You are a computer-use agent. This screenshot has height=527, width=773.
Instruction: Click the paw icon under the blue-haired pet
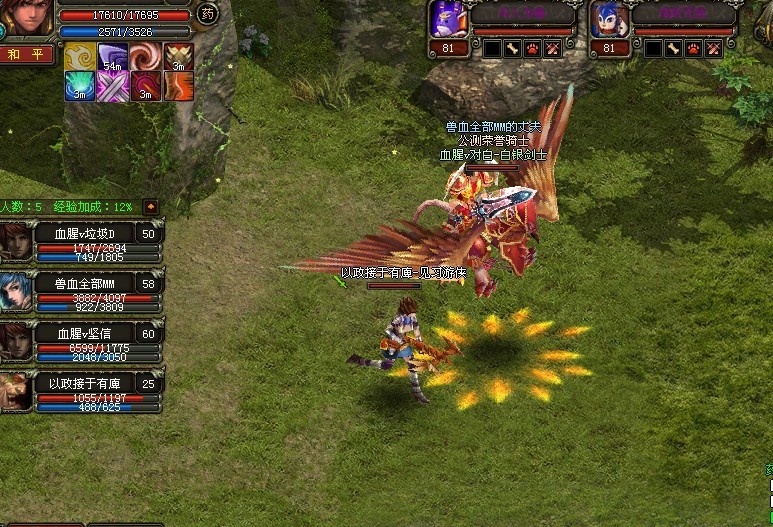[692, 48]
